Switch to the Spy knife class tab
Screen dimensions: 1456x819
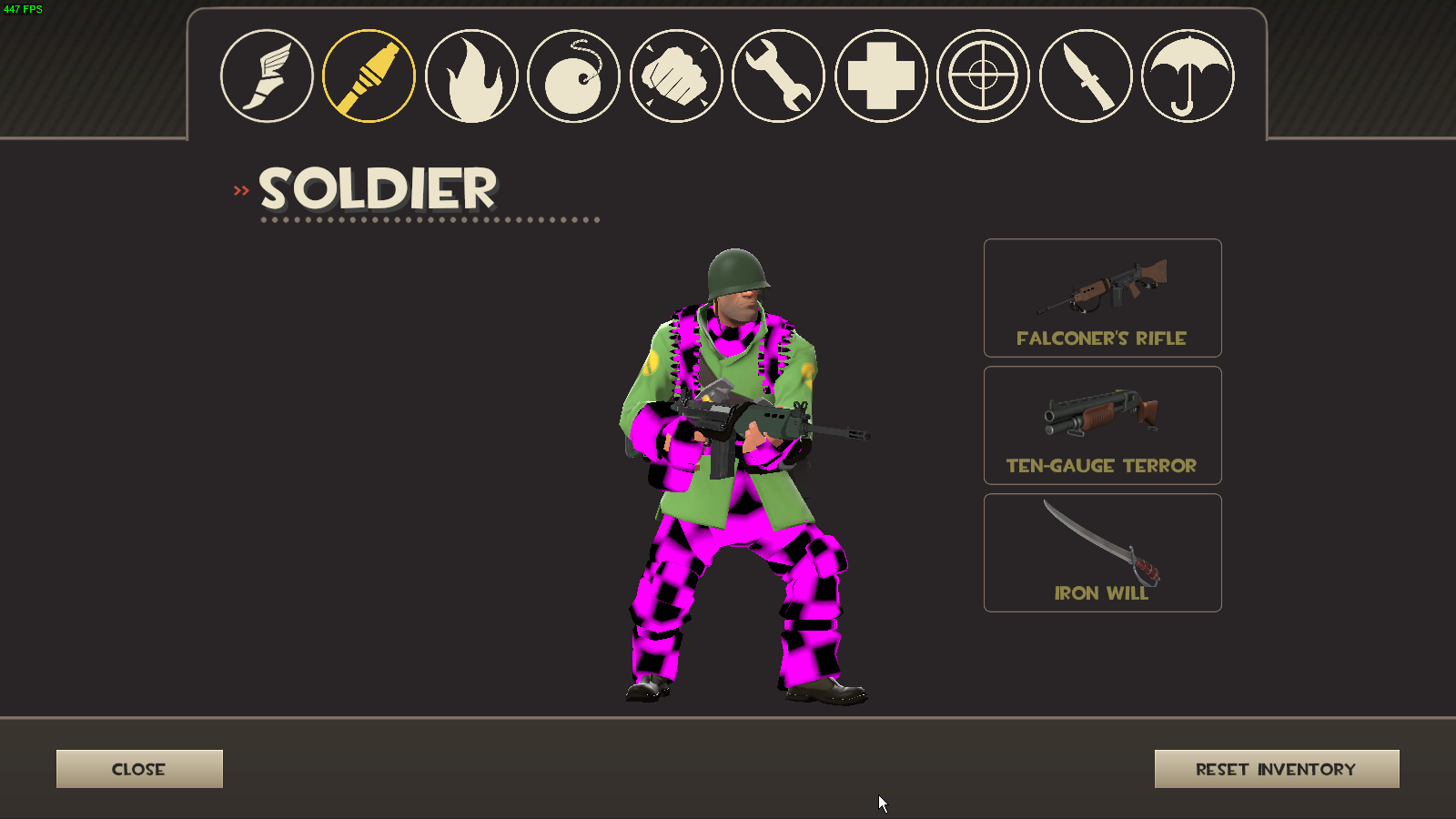(x=1086, y=76)
